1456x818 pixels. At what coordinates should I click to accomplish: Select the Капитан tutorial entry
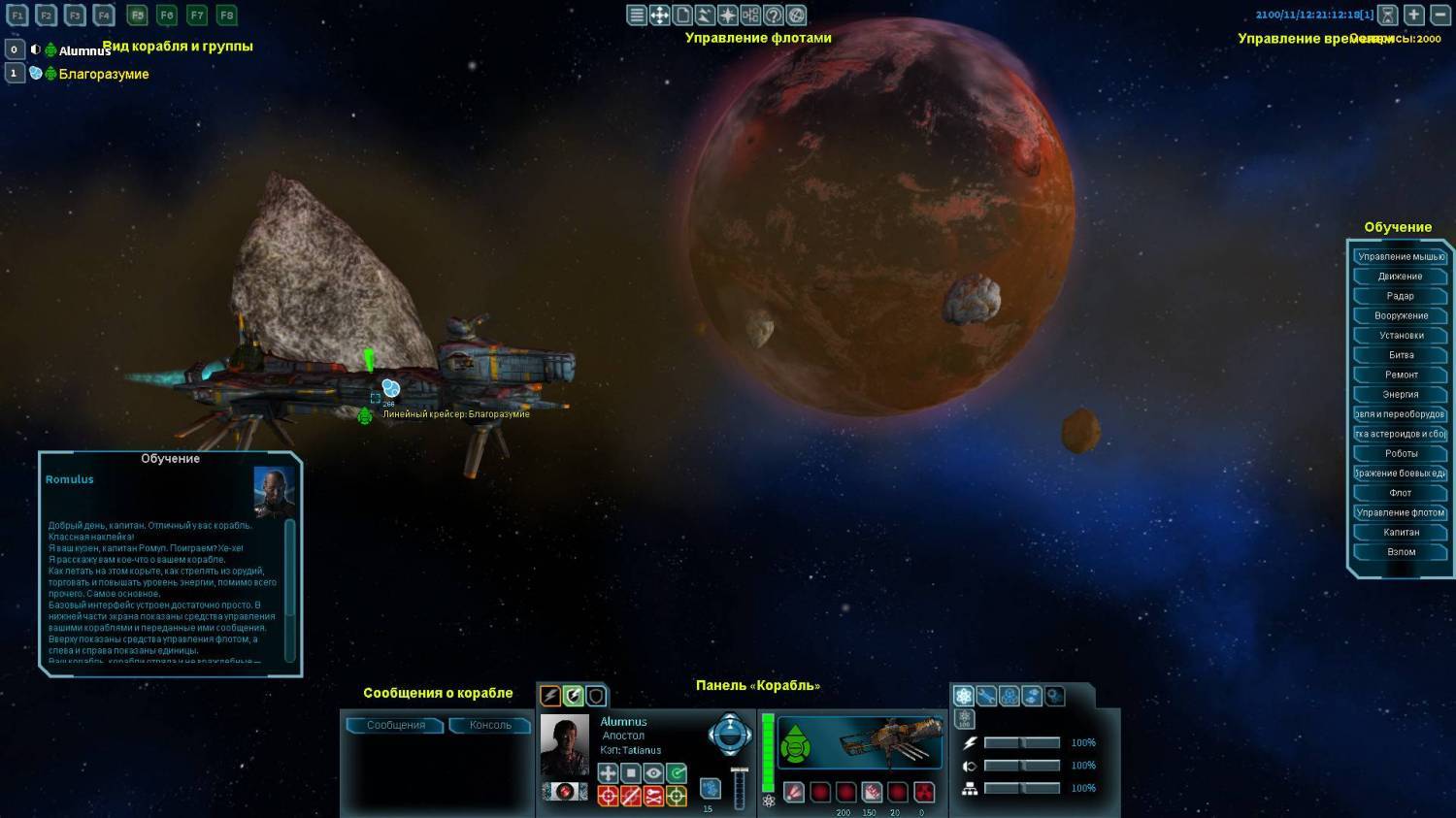click(1400, 532)
